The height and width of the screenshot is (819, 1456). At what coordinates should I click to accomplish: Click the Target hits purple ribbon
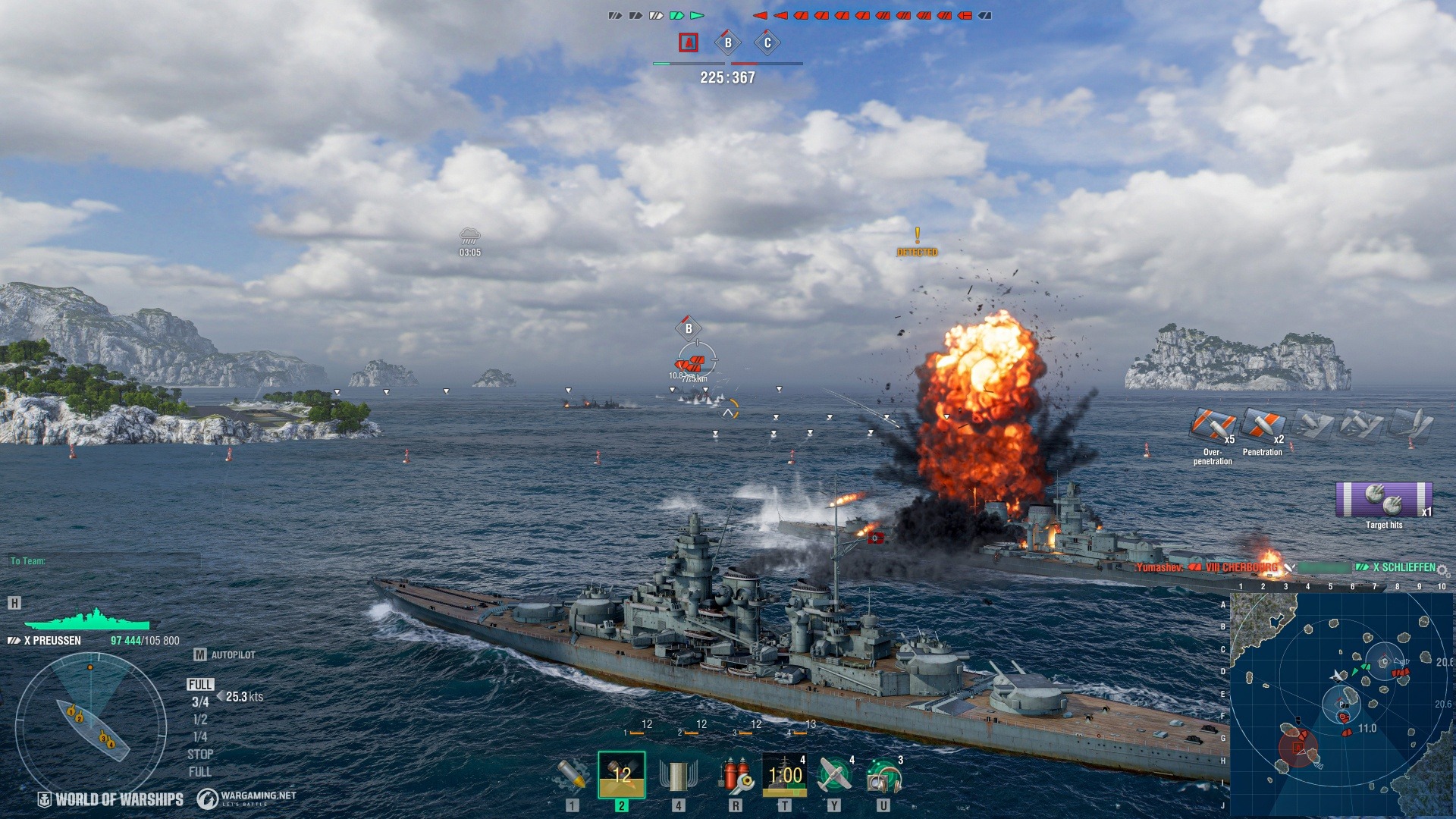pos(1384,500)
